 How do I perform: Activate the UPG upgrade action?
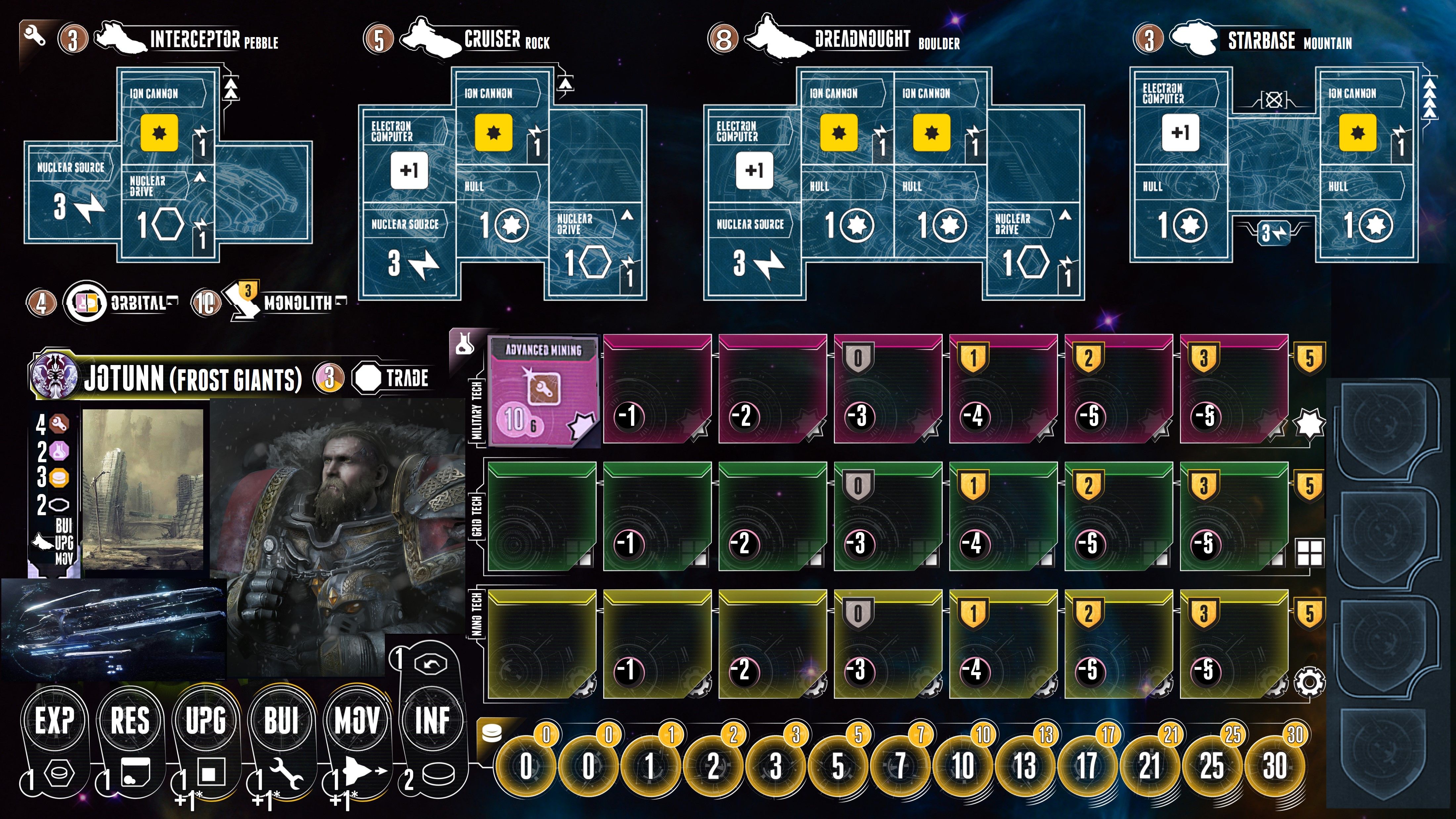pyautogui.click(x=206, y=721)
